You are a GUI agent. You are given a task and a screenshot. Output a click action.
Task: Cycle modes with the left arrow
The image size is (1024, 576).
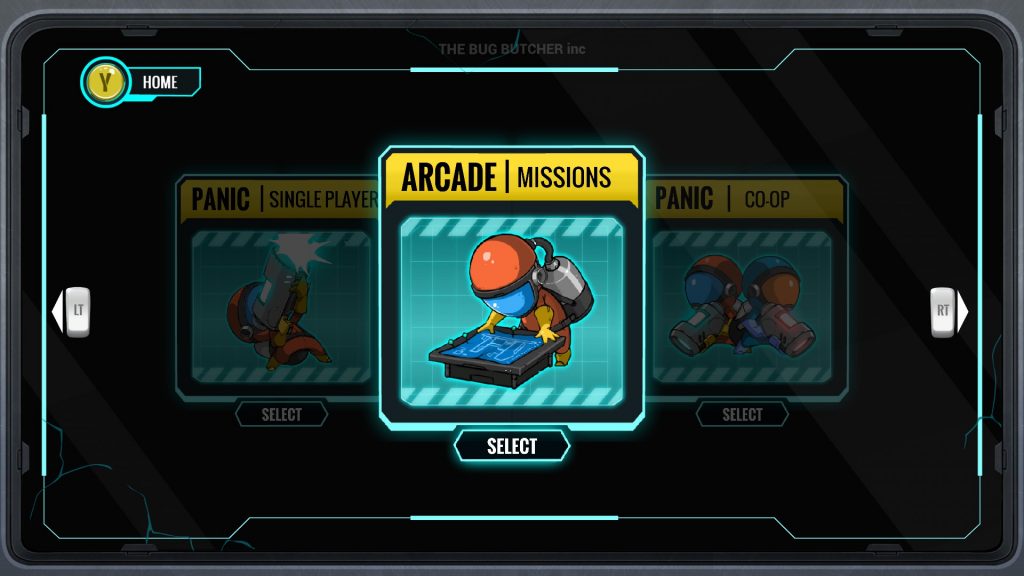72,311
